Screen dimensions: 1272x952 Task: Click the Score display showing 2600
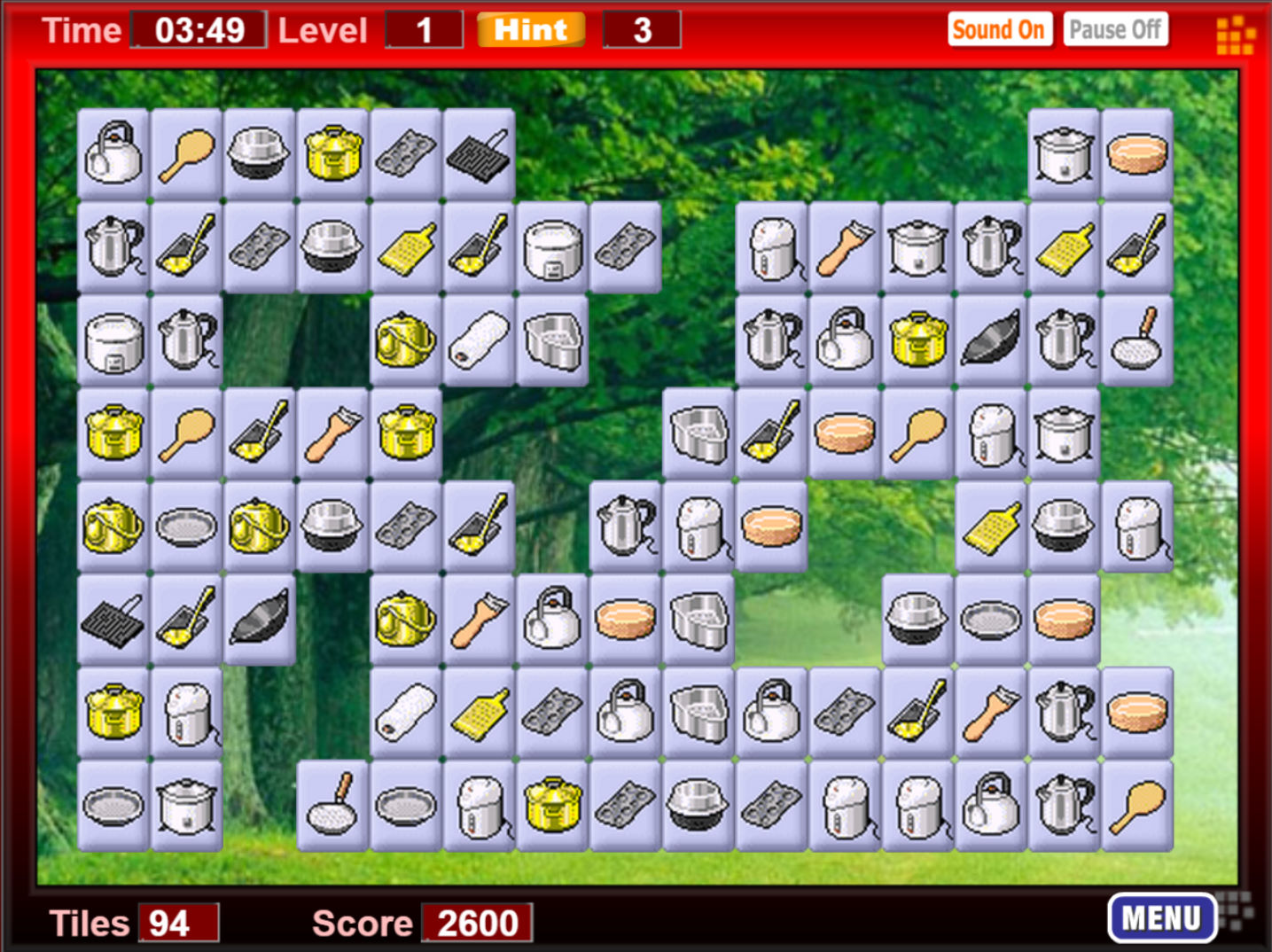pos(475,923)
